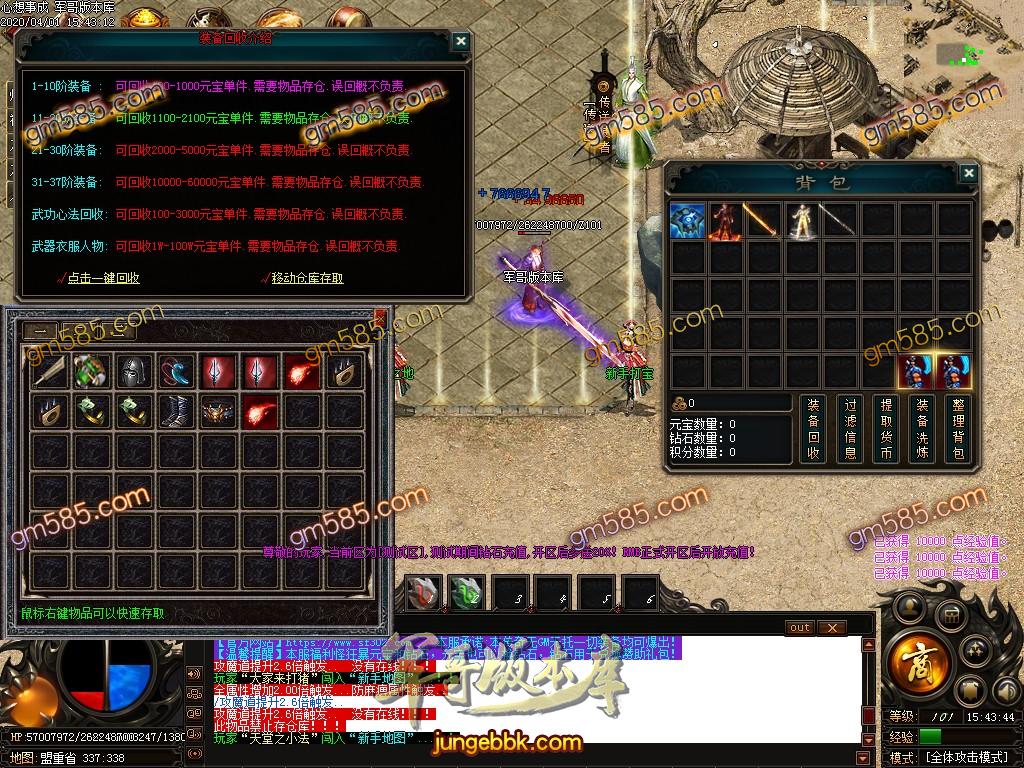This screenshot has height=768, width=1024.
Task: Close the equipment recycle info window
Action: coord(460,41)
